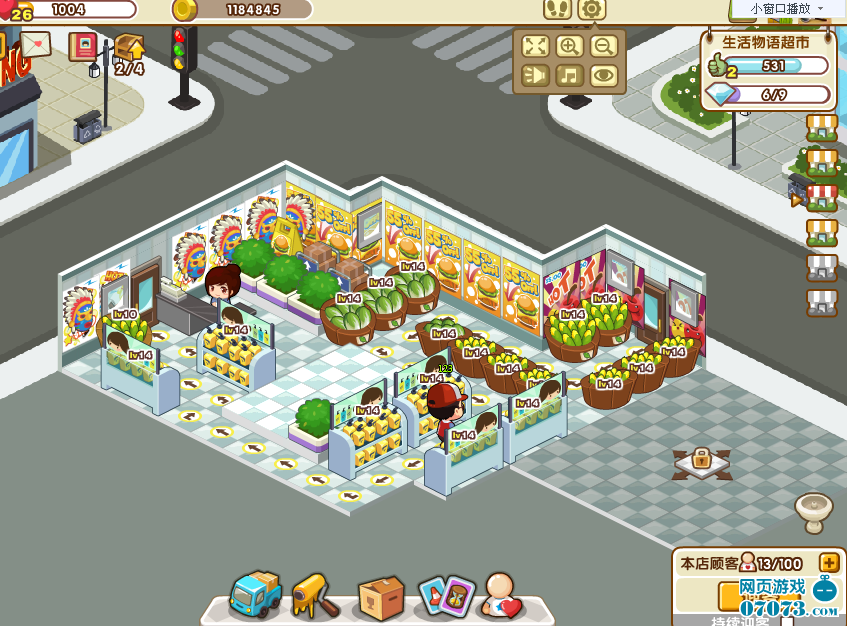Click the footprints icon in top bar
Screen dimensions: 847x626
[x=558, y=10]
